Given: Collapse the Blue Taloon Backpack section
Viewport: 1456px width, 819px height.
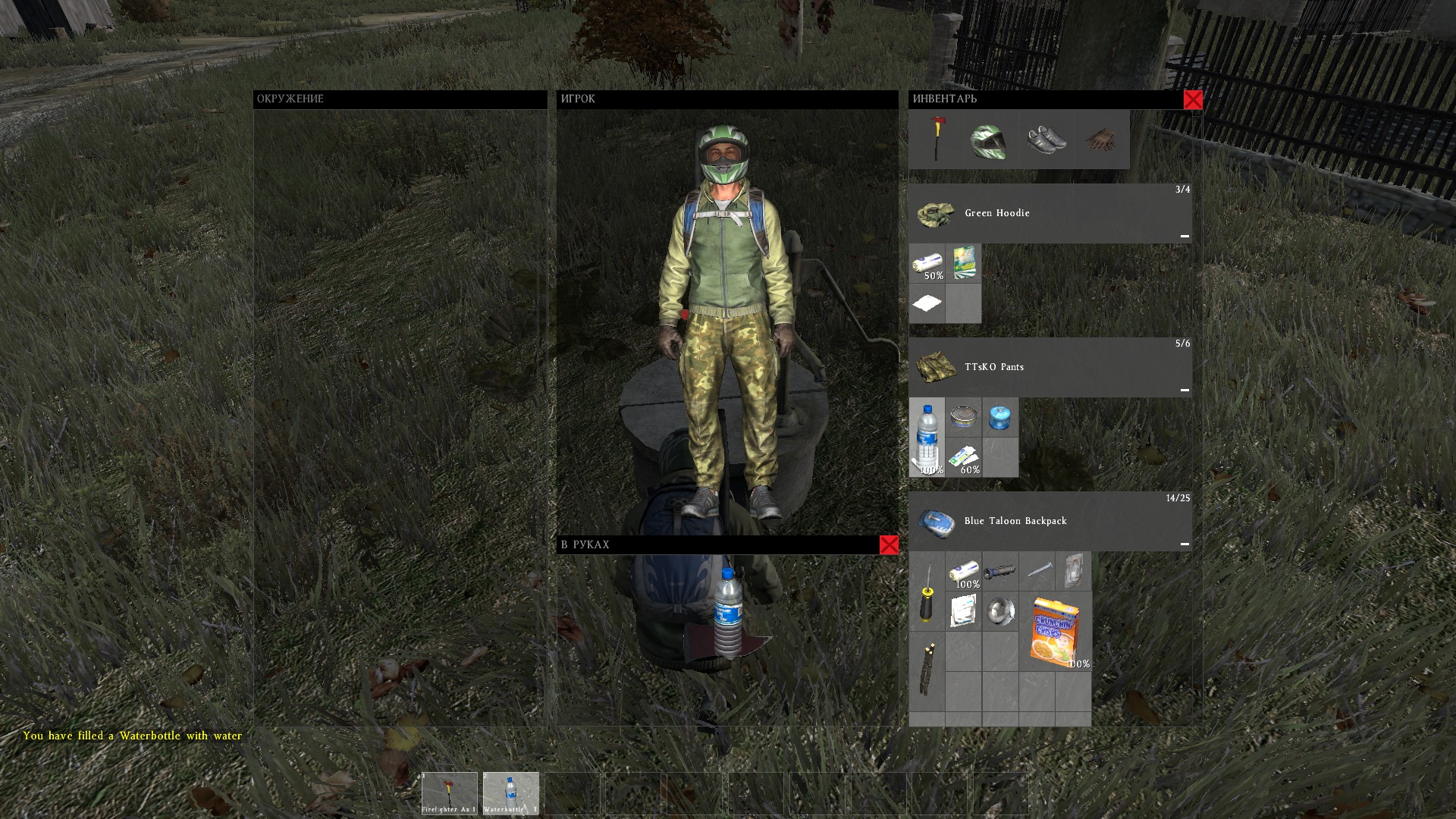Looking at the screenshot, I should click(1184, 544).
